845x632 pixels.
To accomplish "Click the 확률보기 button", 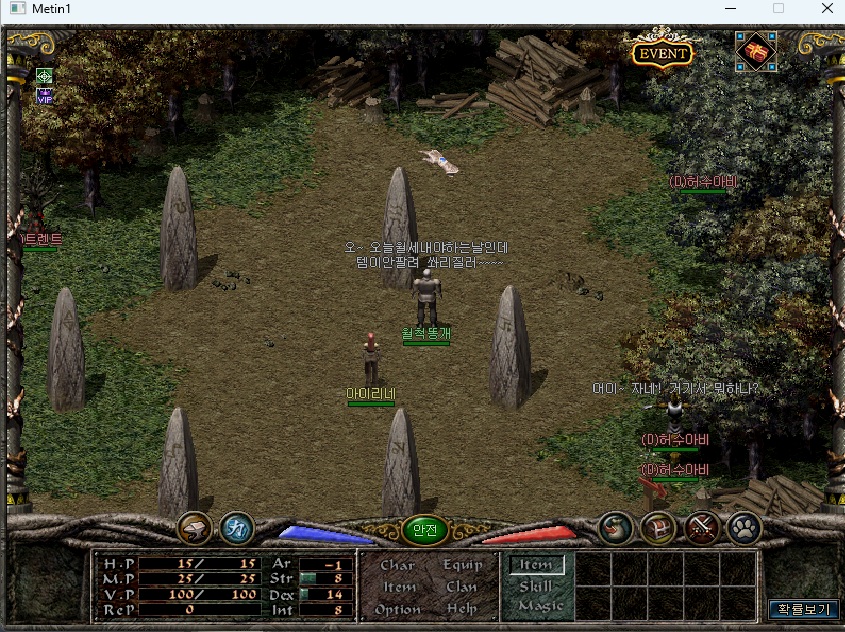I will 803,608.
